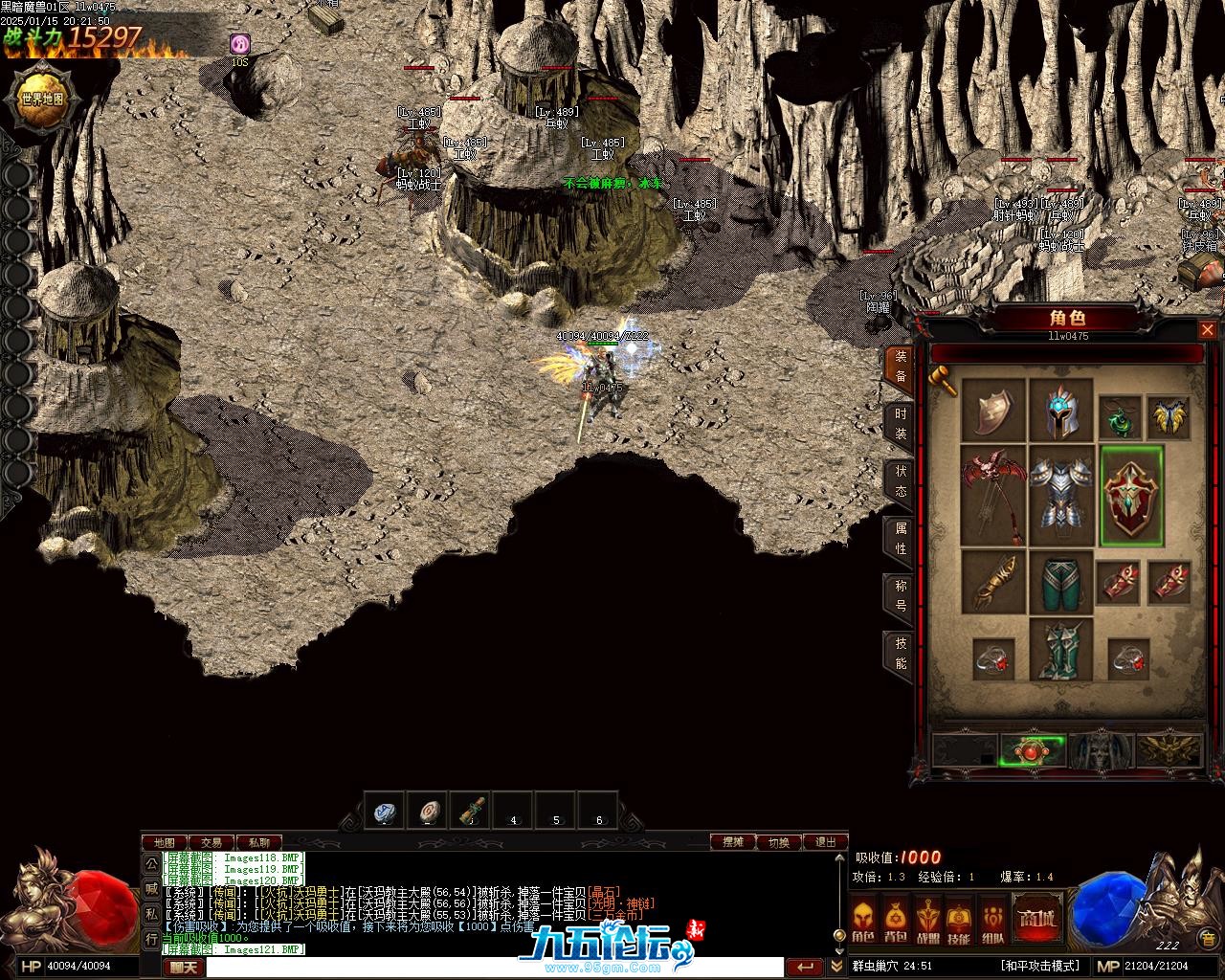
Task: Switch to the 时装 costume tab
Action: (x=900, y=424)
